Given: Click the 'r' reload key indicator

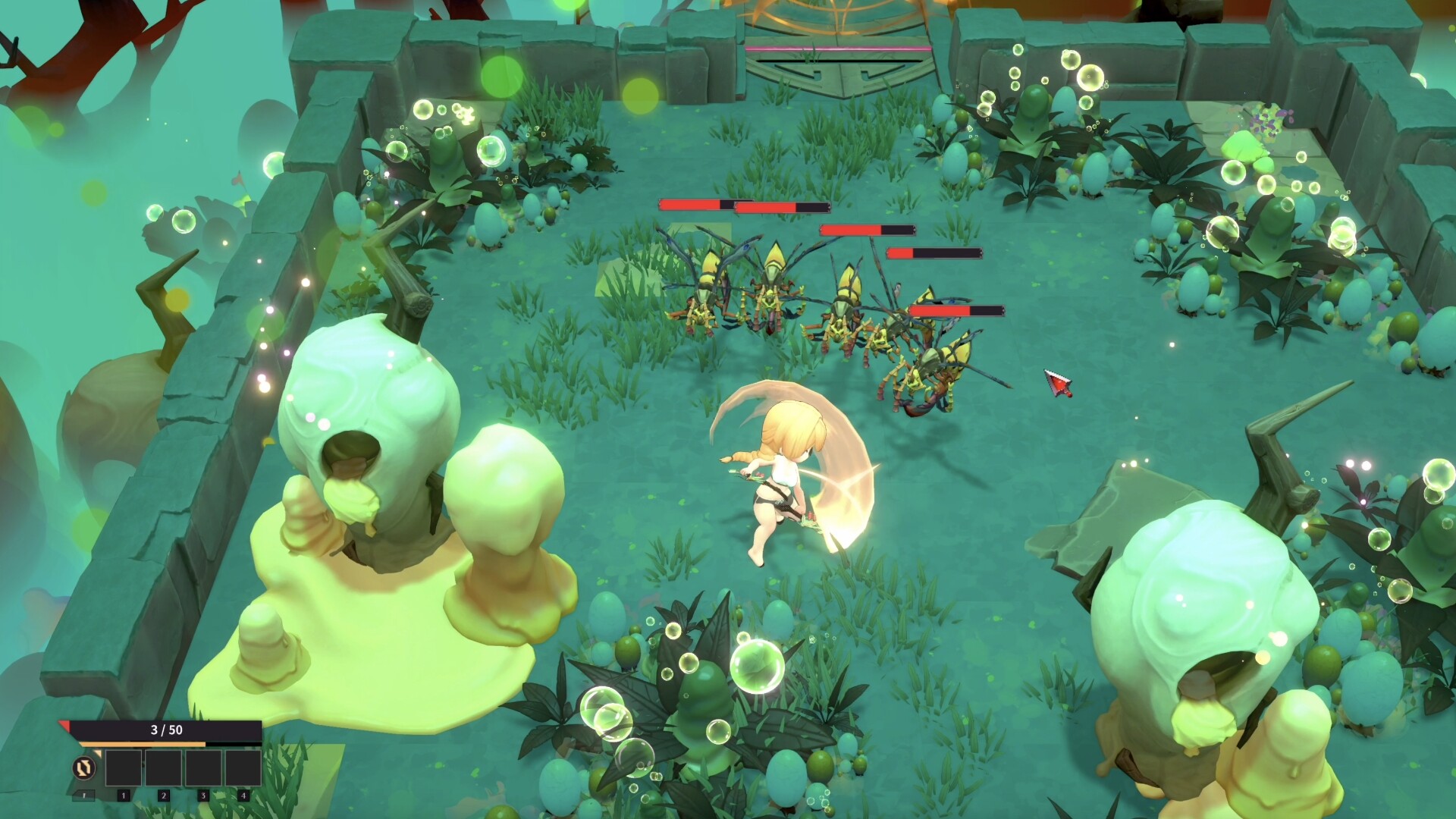Looking at the screenshot, I should (83, 796).
